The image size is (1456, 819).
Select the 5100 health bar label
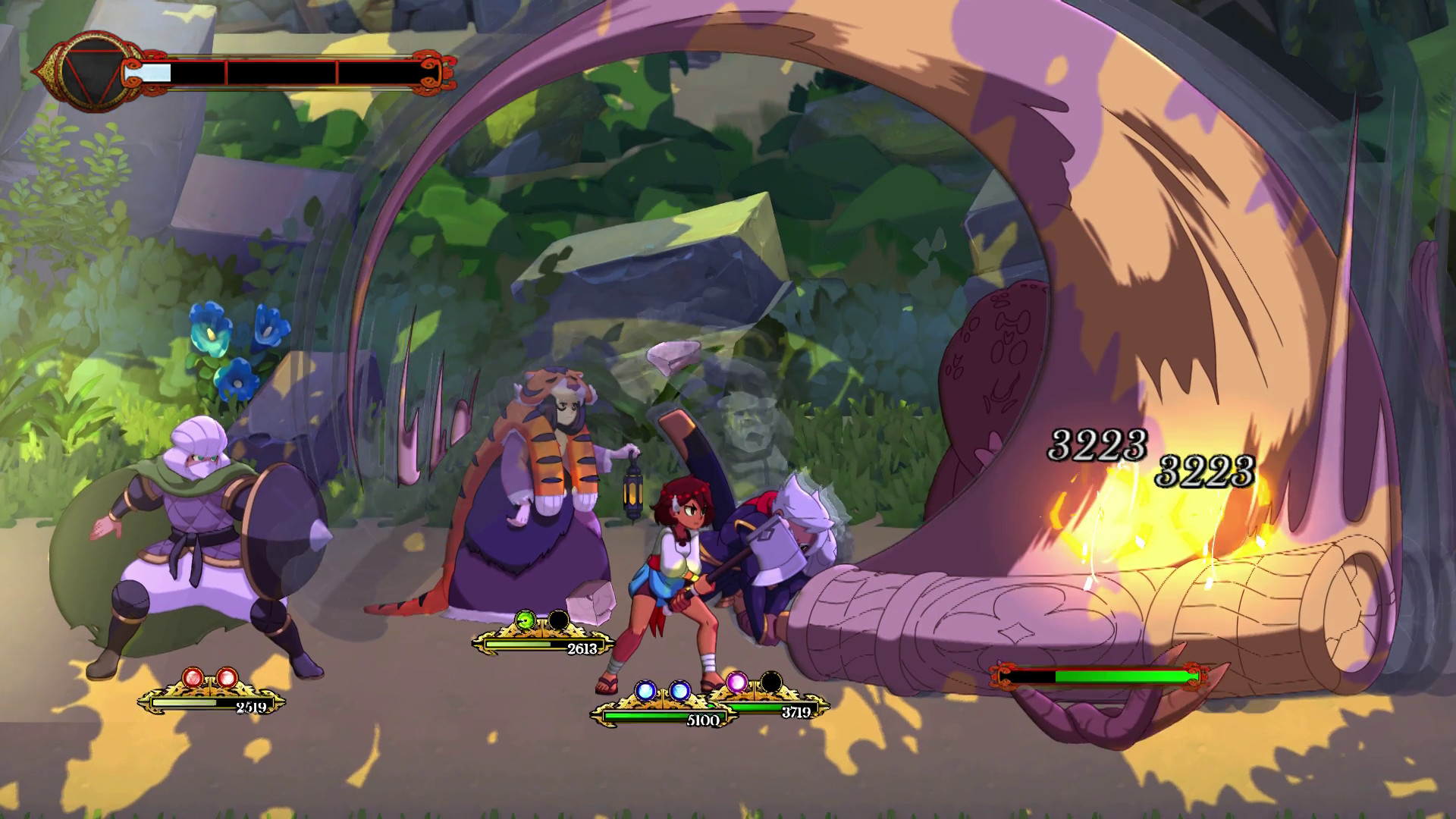coord(702,720)
